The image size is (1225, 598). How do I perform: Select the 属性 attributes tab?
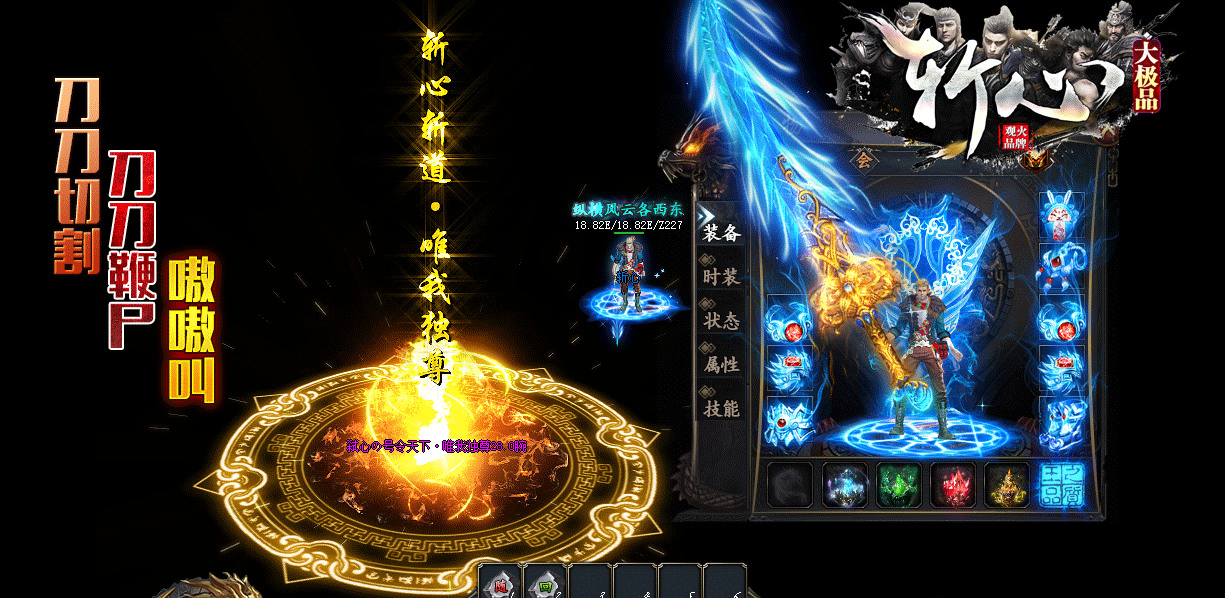point(720,365)
